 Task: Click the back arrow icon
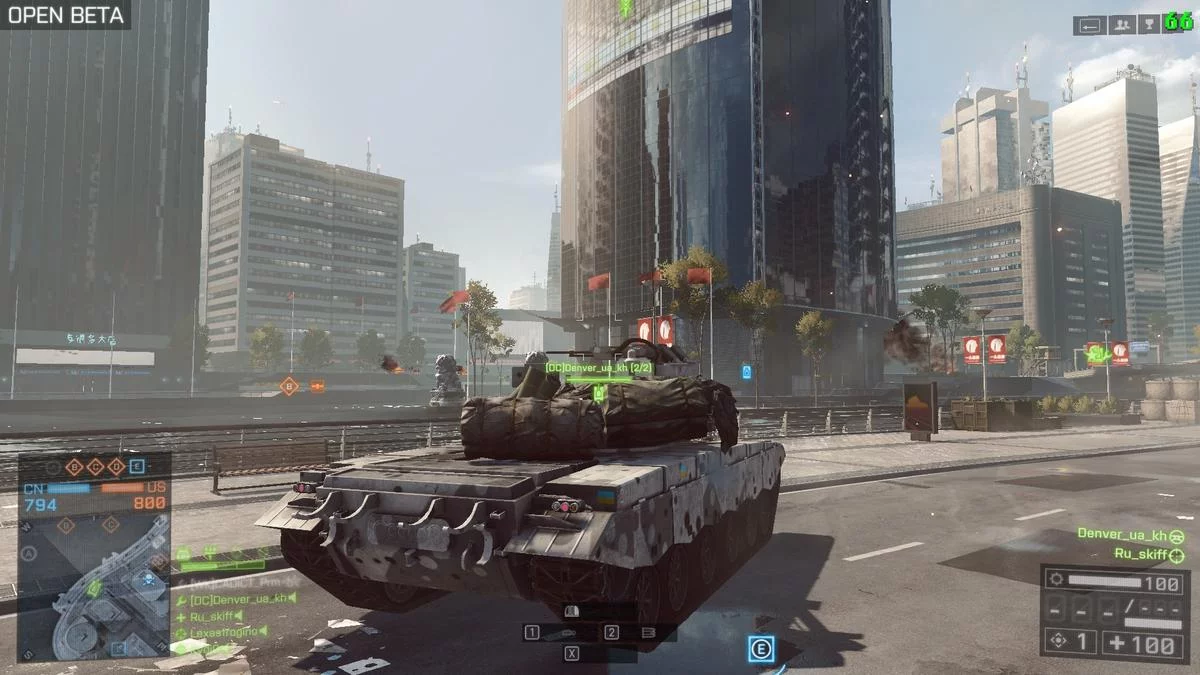click(1091, 25)
